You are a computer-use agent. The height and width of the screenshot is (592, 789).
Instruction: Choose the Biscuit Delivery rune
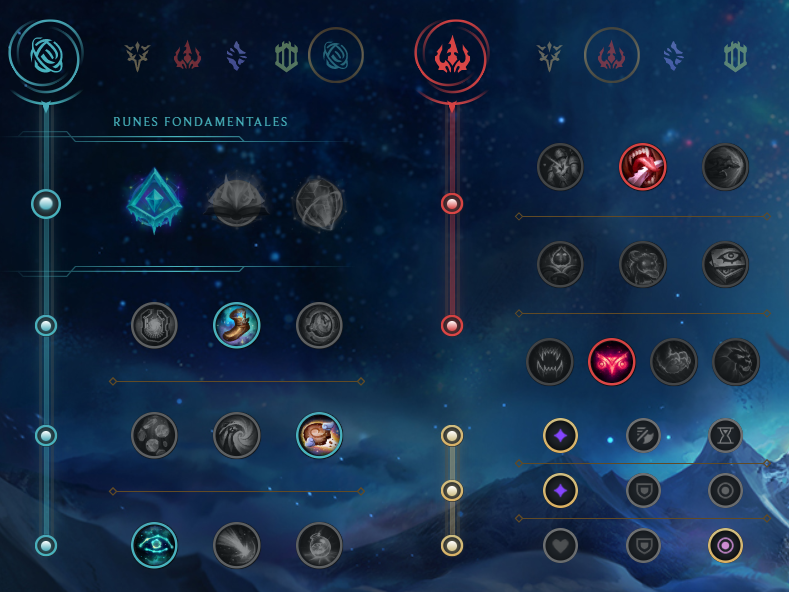[319, 435]
